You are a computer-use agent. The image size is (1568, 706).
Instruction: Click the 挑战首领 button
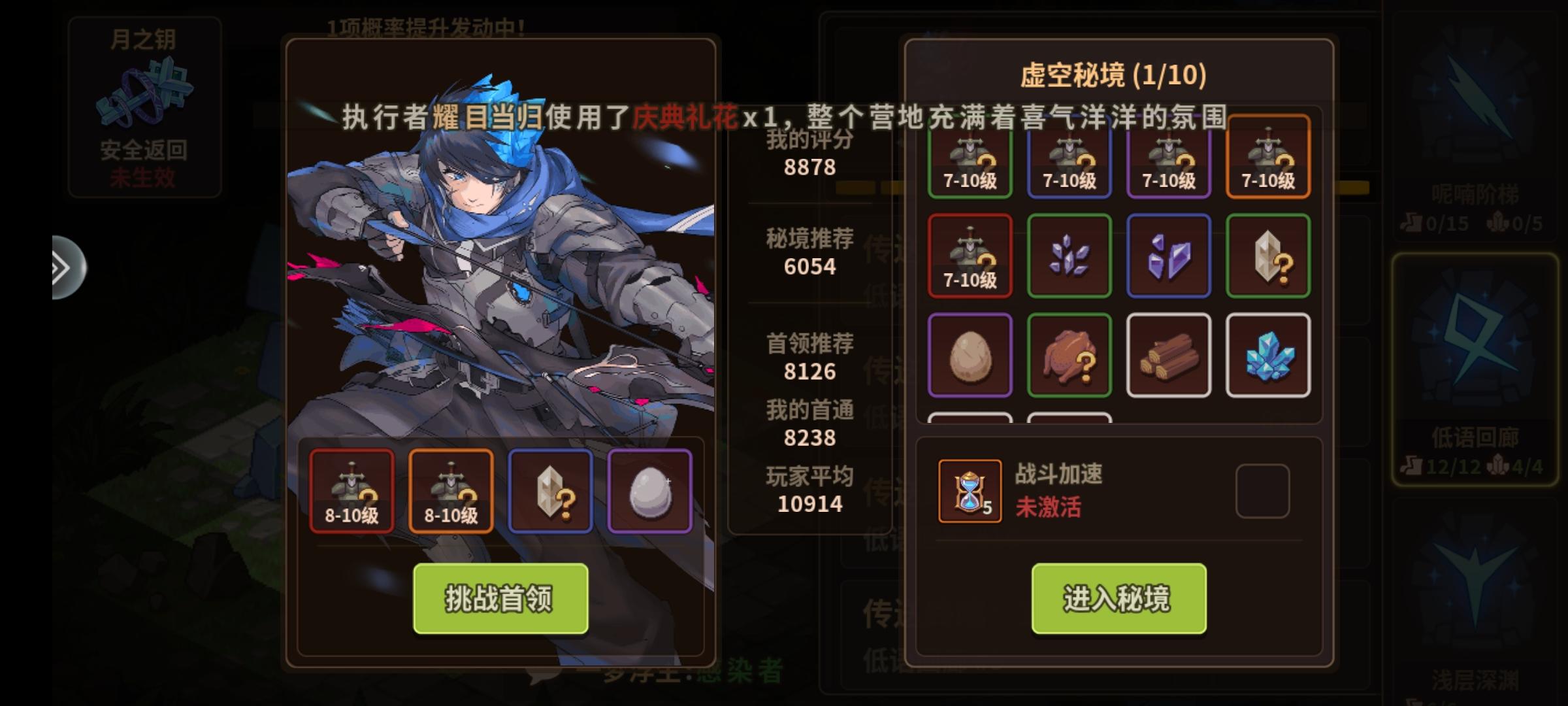(x=500, y=597)
